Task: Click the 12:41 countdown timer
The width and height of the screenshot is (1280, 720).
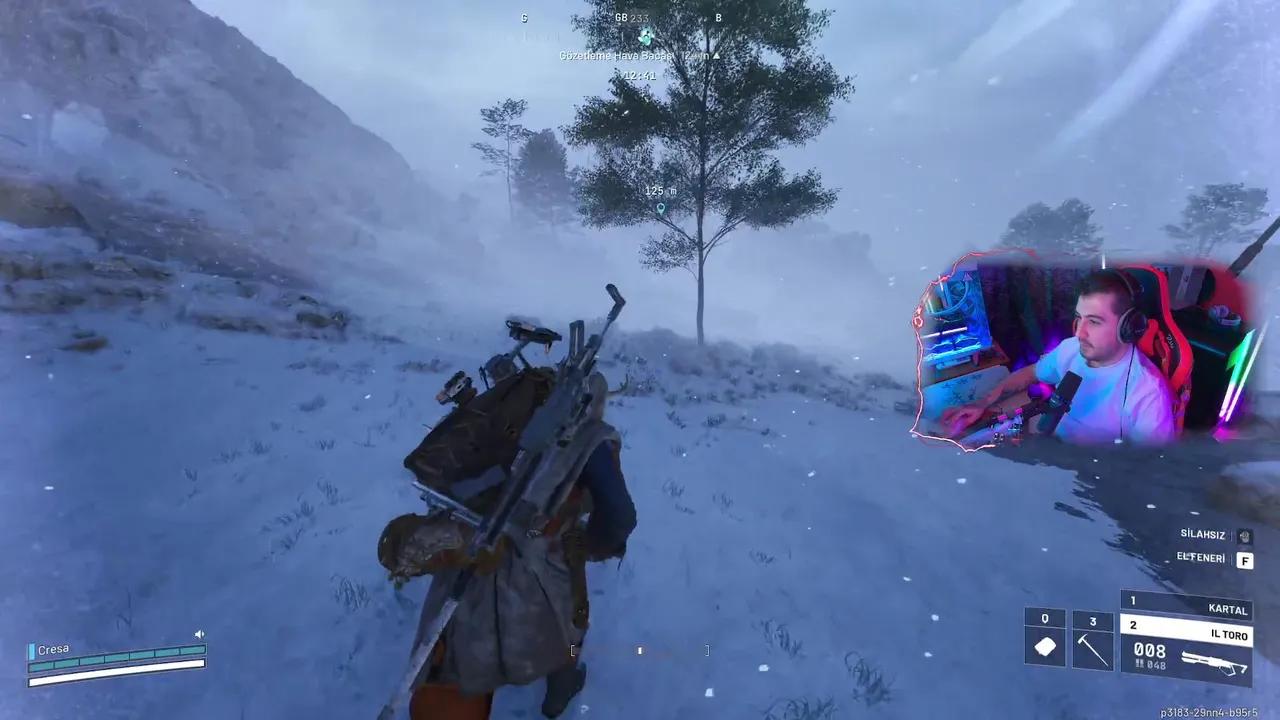Action: tap(640, 74)
